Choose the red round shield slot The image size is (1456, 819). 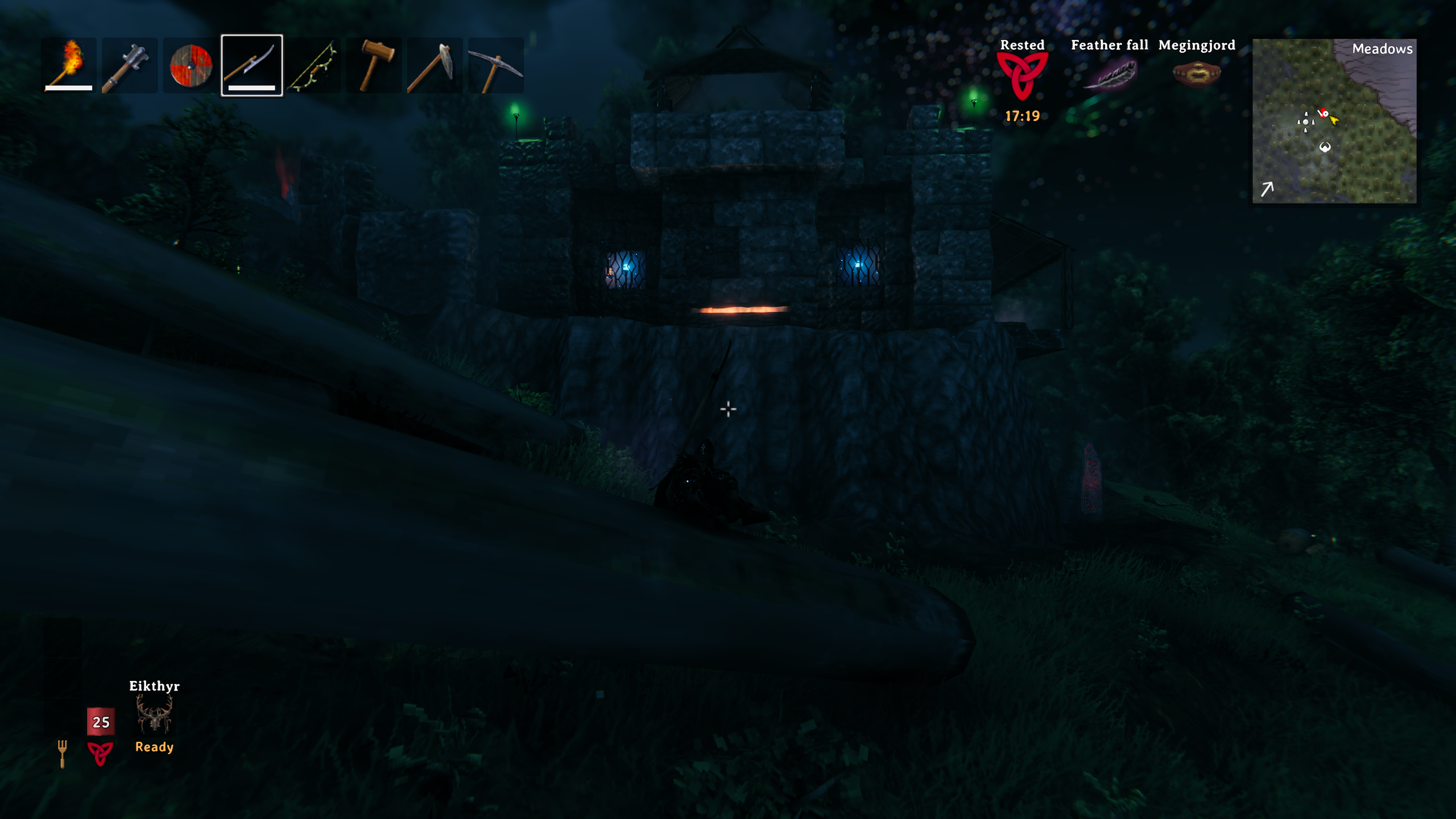tap(191, 65)
